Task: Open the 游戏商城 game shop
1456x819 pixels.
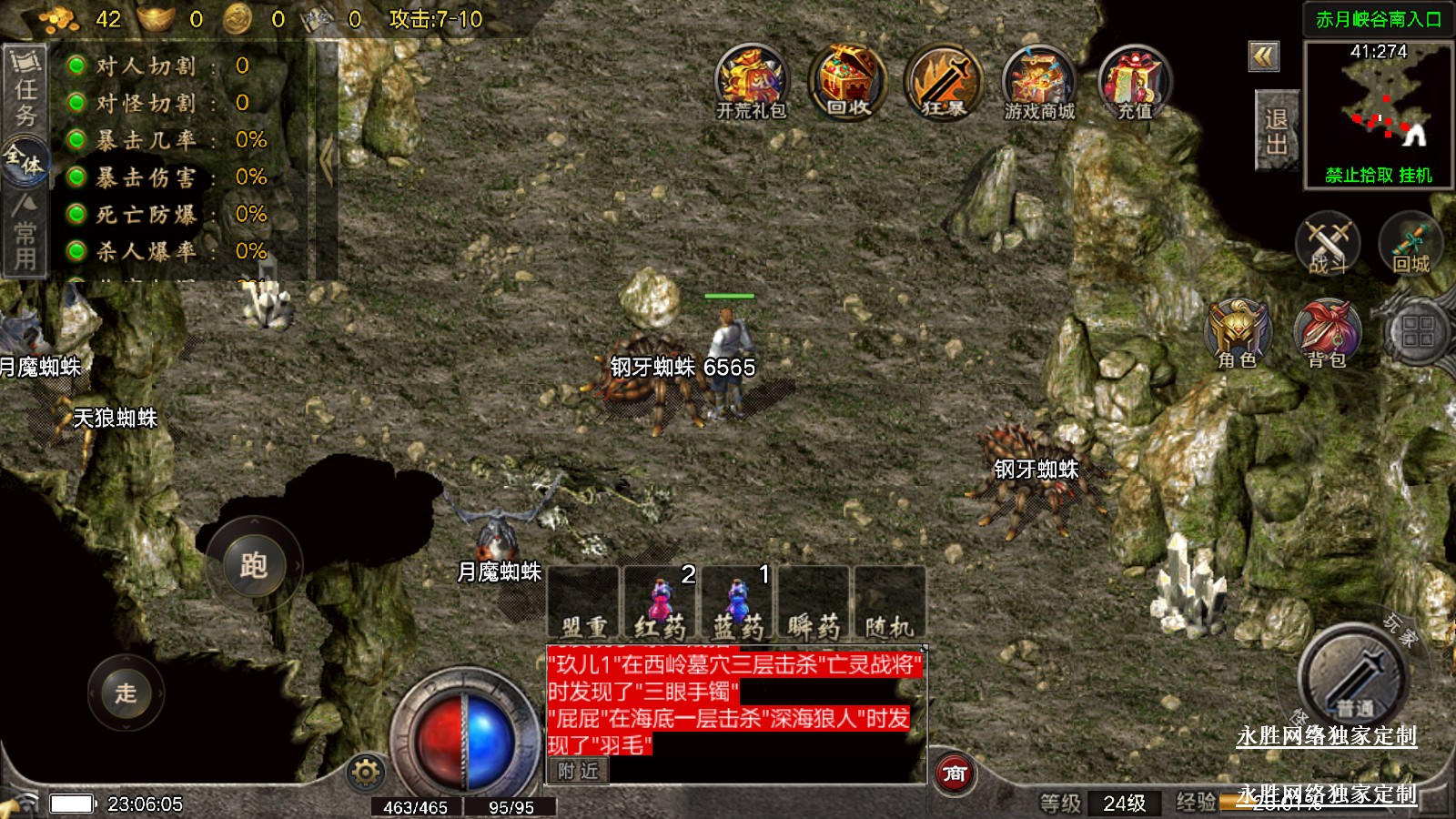Action: 1039,82
